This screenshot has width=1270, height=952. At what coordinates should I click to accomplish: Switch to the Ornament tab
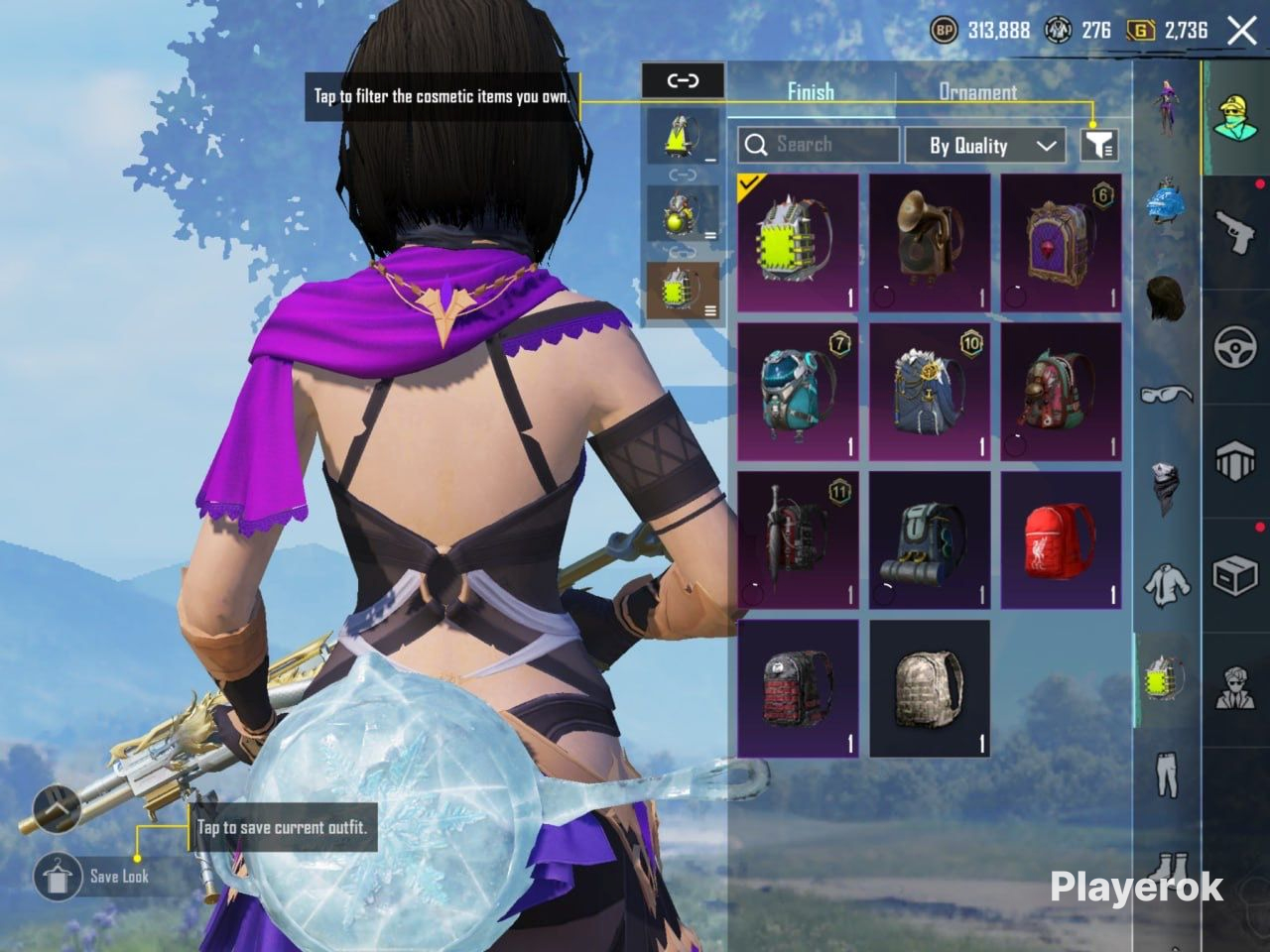pyautogui.click(x=977, y=92)
